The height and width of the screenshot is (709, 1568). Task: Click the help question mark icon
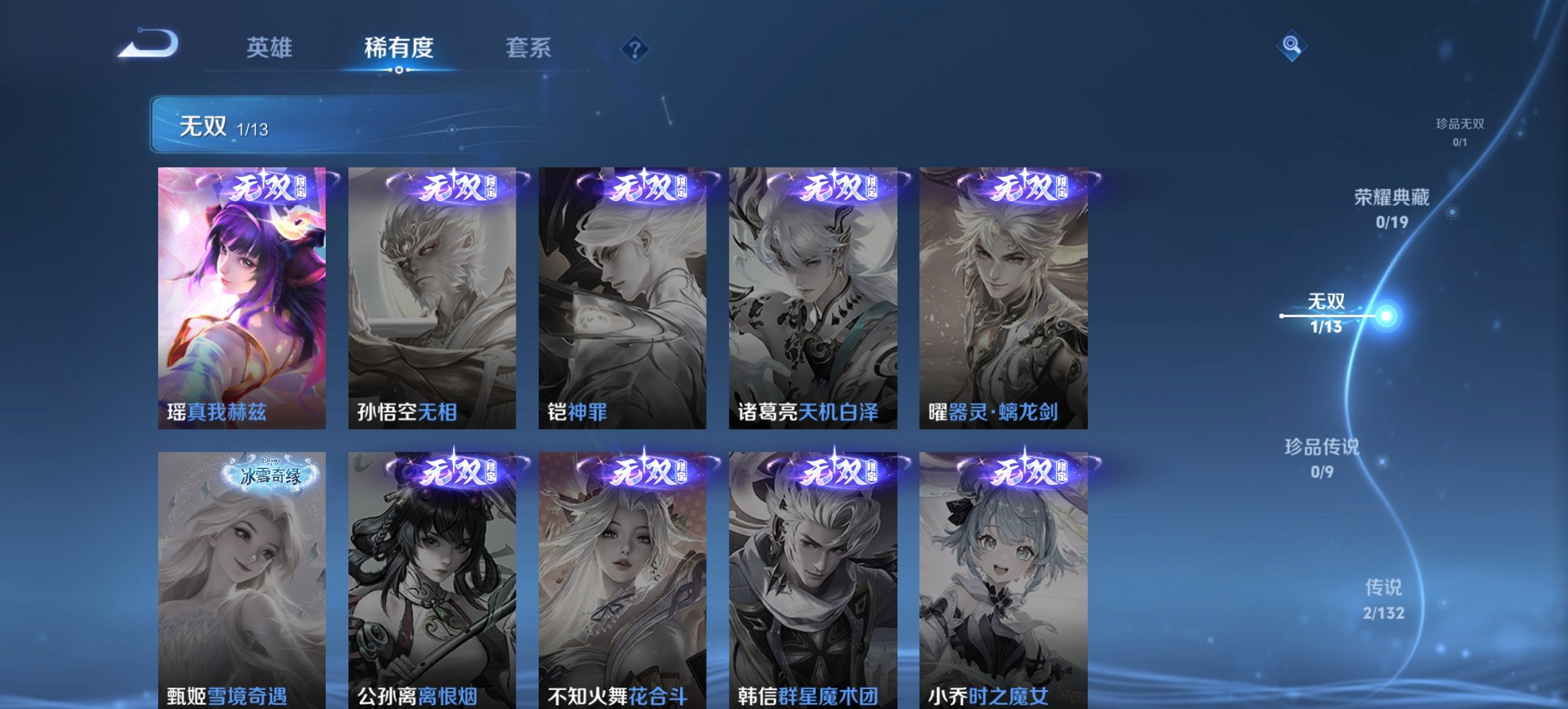tap(634, 49)
